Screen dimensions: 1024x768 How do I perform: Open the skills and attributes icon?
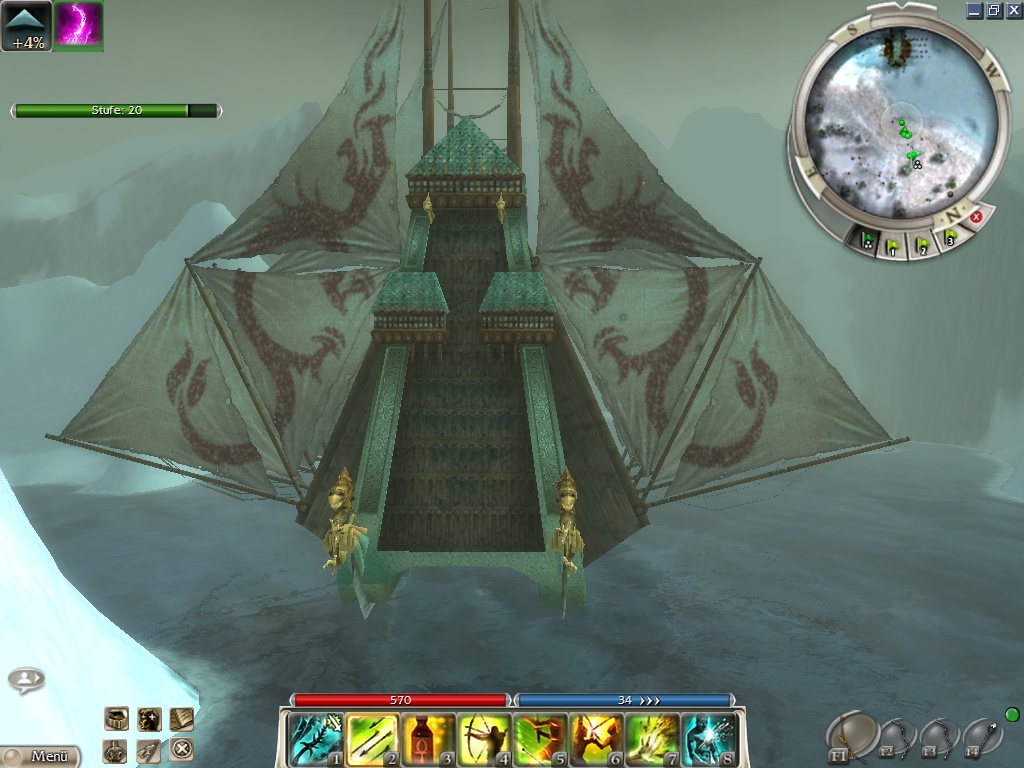pyautogui.click(x=149, y=750)
